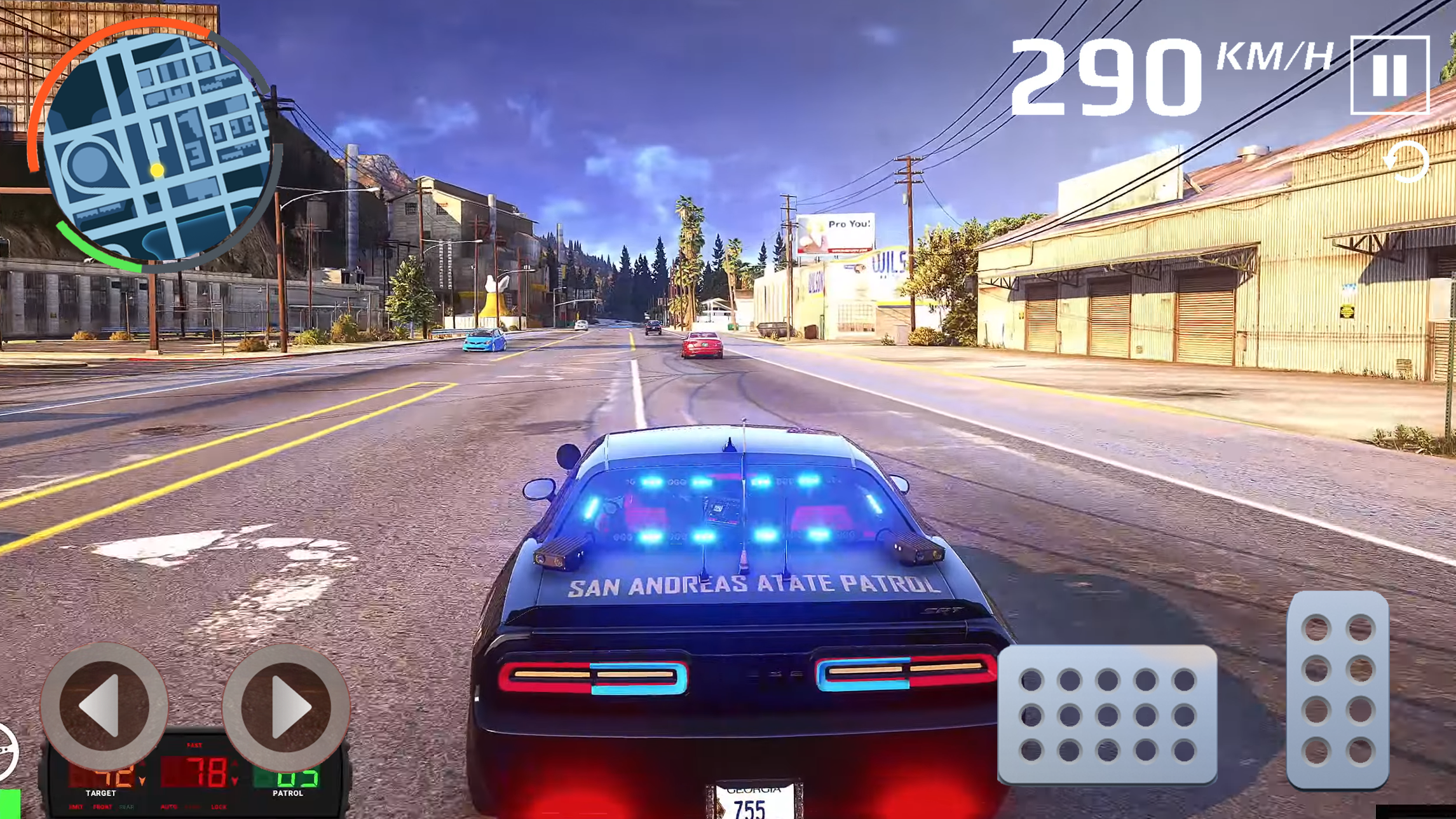Switch radar antenna to REAR
Viewport: 1456px width, 819px height.
(127, 807)
